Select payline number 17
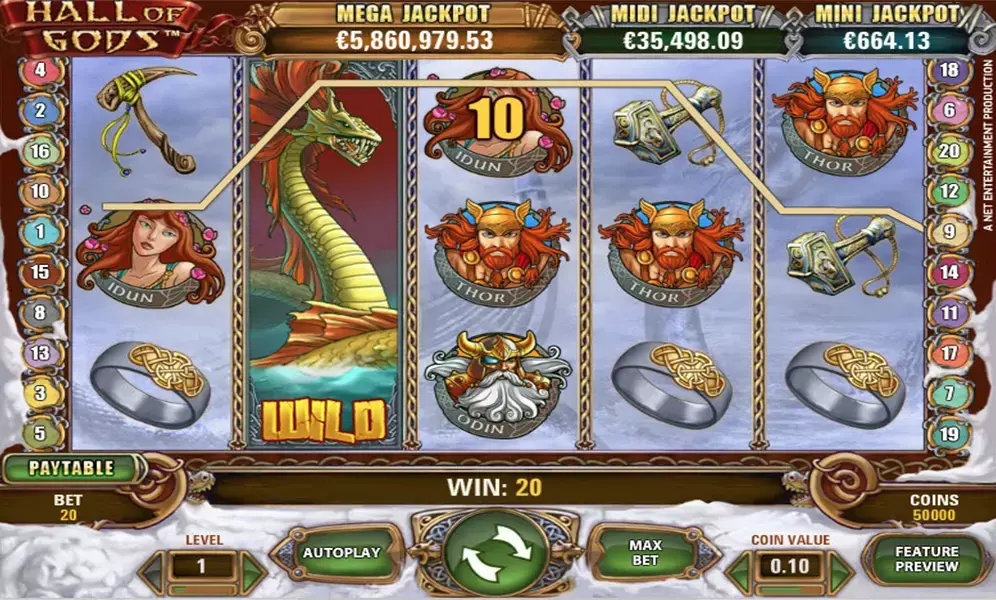The width and height of the screenshot is (996, 600). [x=950, y=352]
